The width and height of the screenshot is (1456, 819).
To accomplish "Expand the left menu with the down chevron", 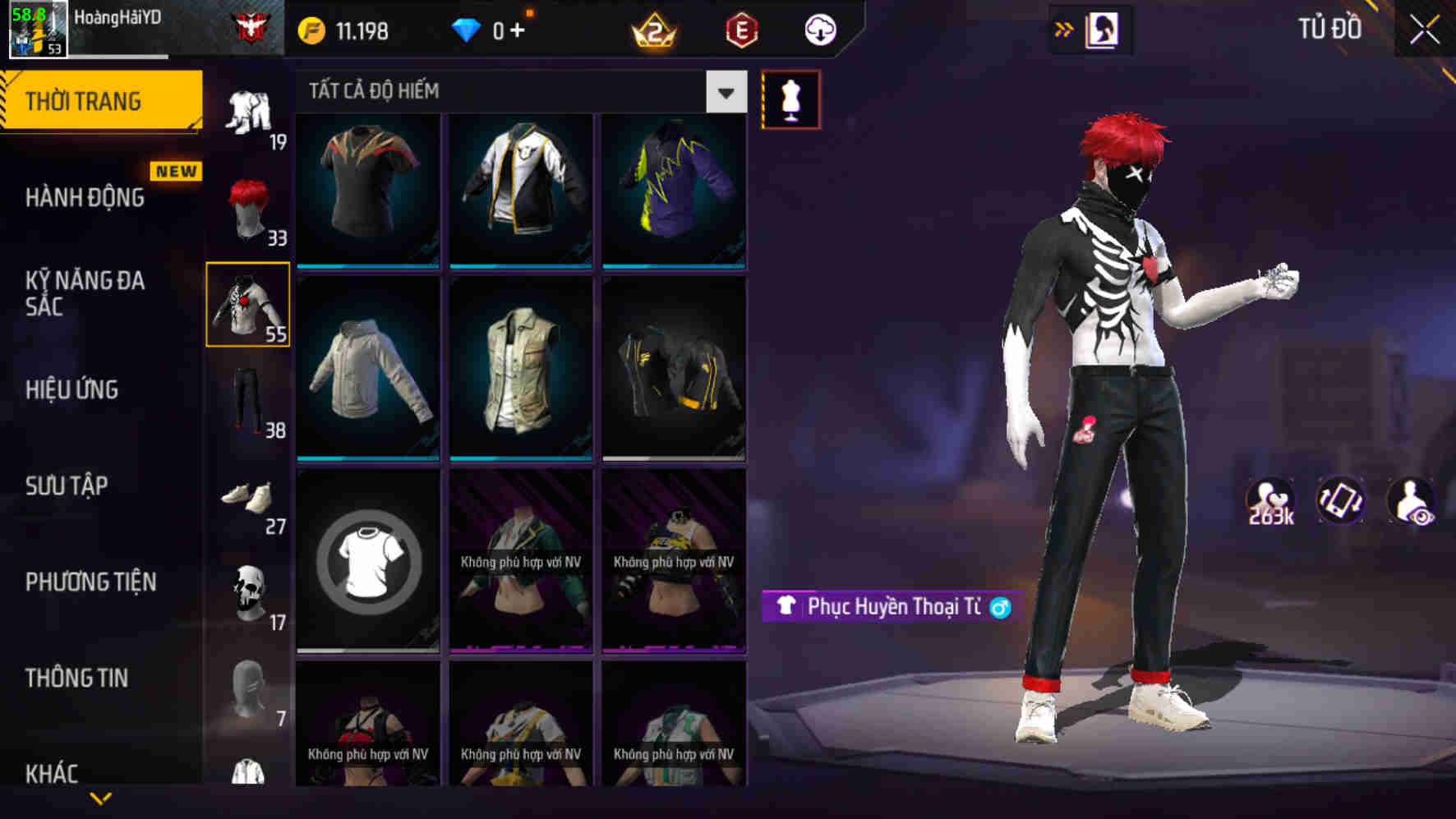I will 100,798.
